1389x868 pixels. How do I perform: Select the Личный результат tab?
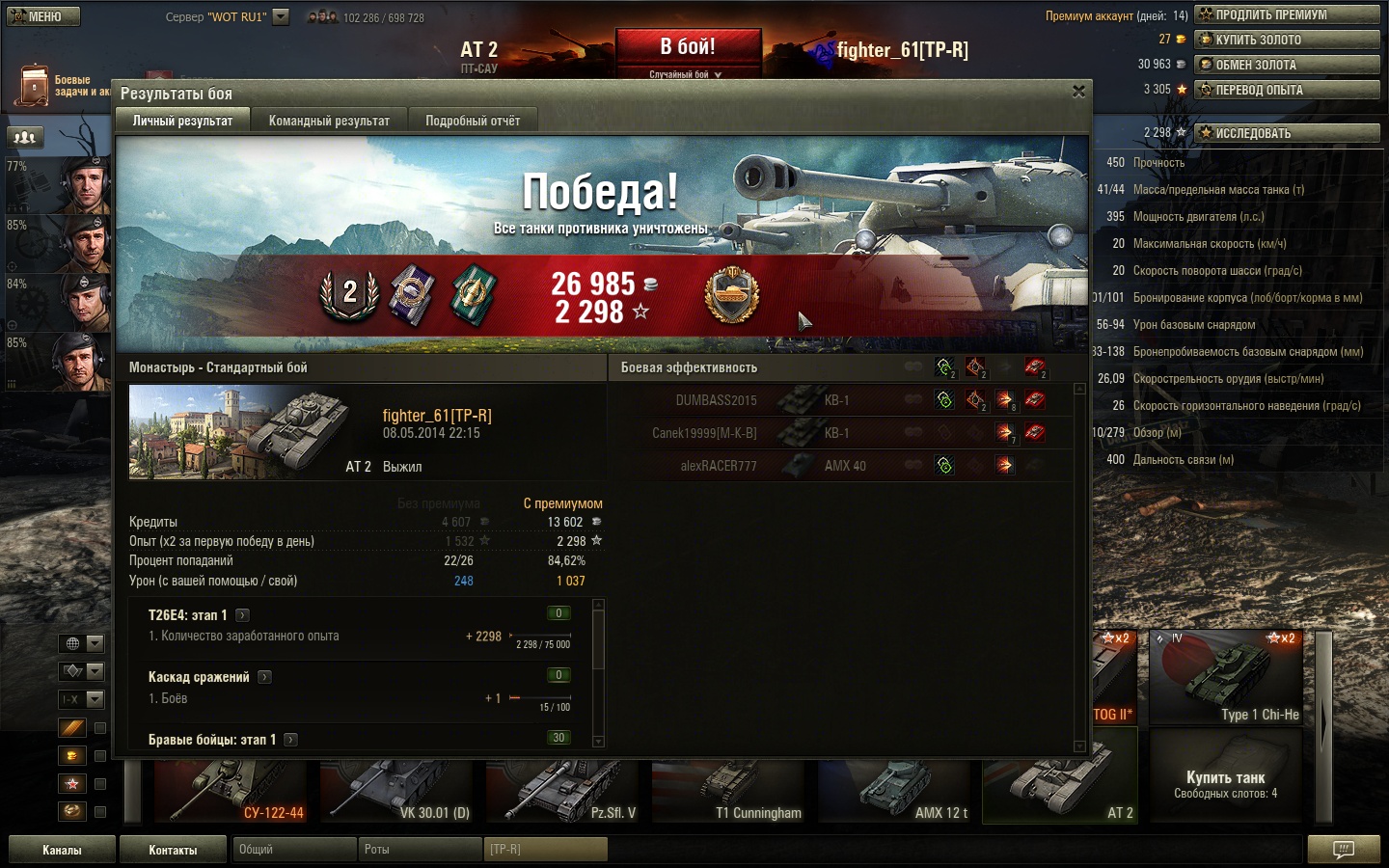[182, 121]
